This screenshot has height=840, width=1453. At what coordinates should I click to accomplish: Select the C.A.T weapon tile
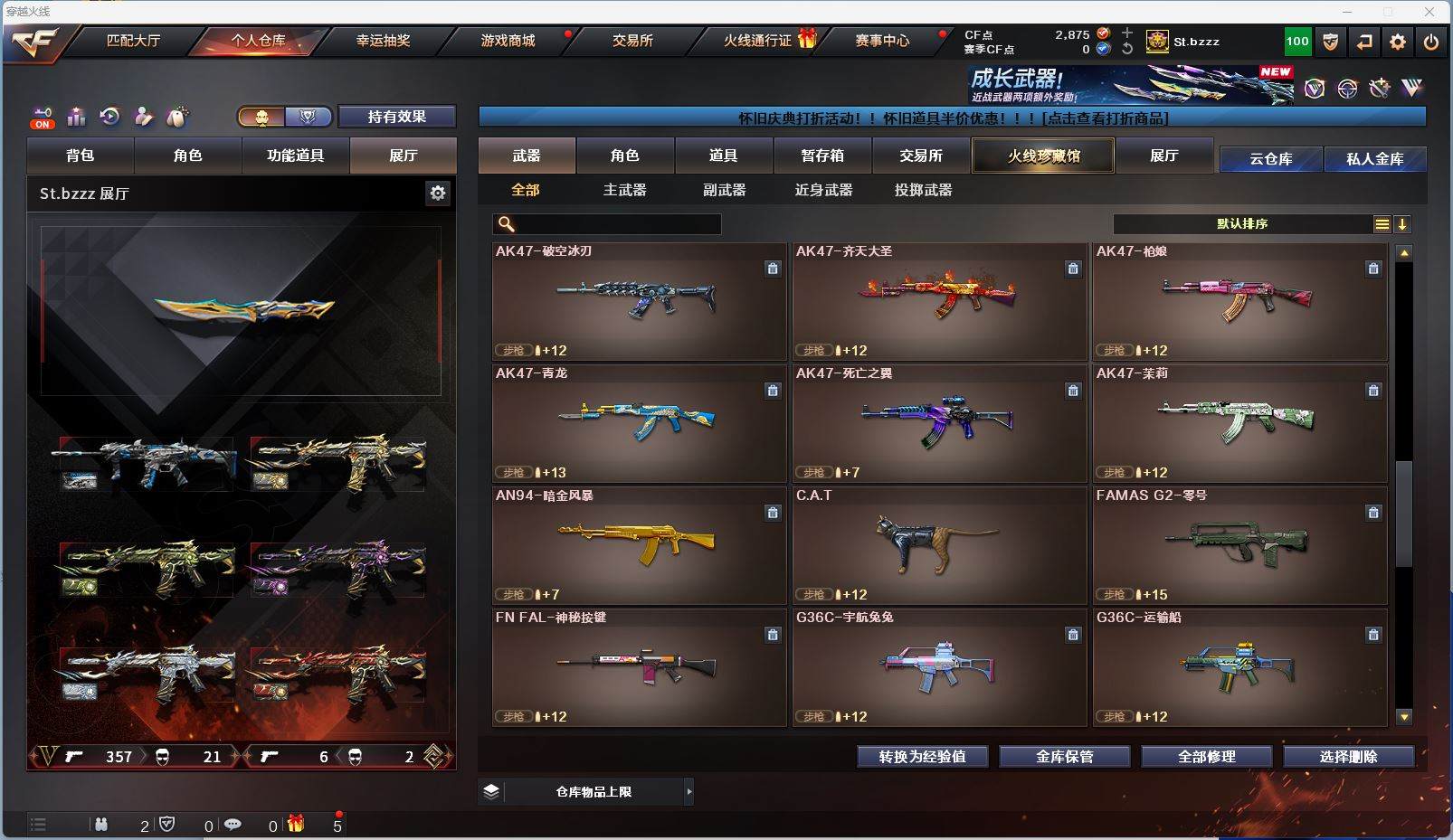tap(939, 545)
